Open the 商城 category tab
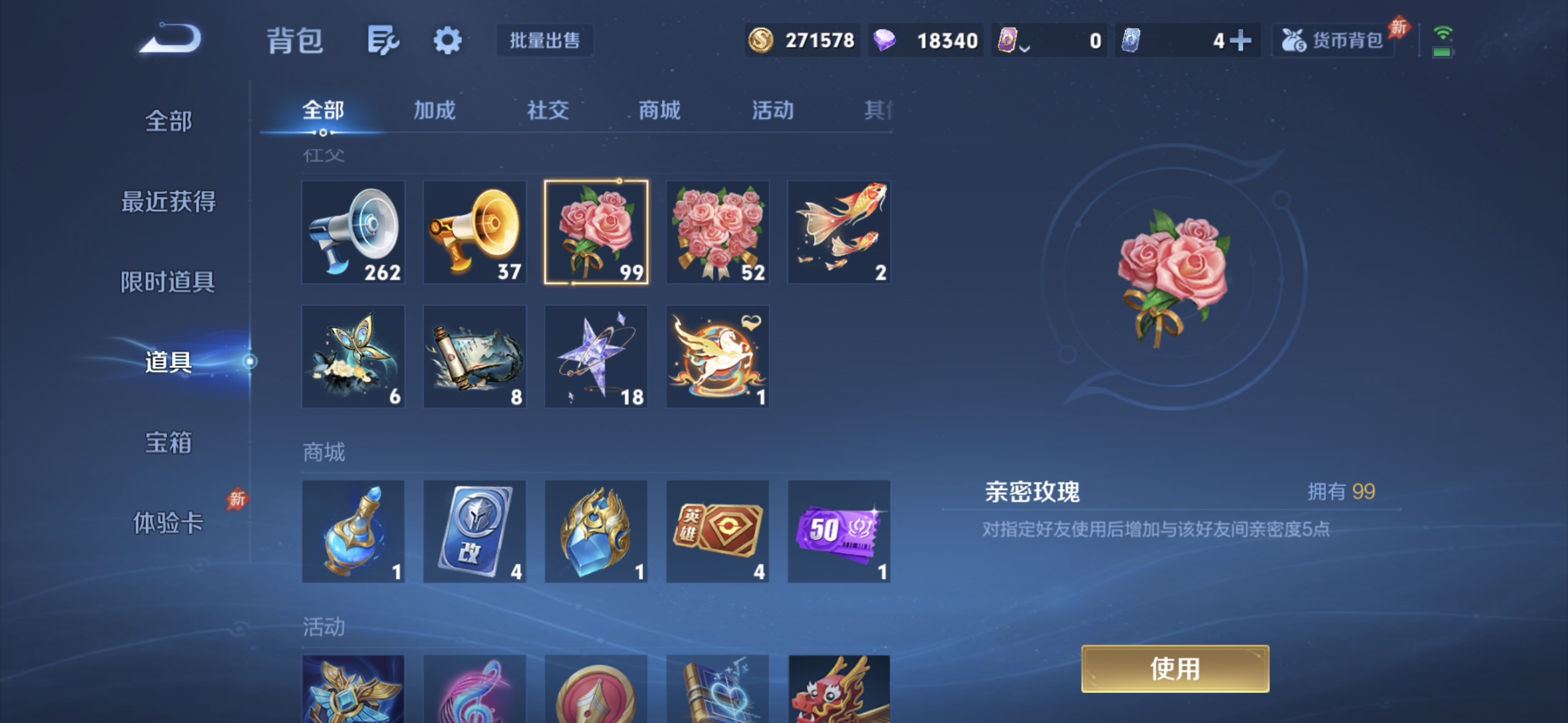1568x723 pixels. tap(658, 110)
